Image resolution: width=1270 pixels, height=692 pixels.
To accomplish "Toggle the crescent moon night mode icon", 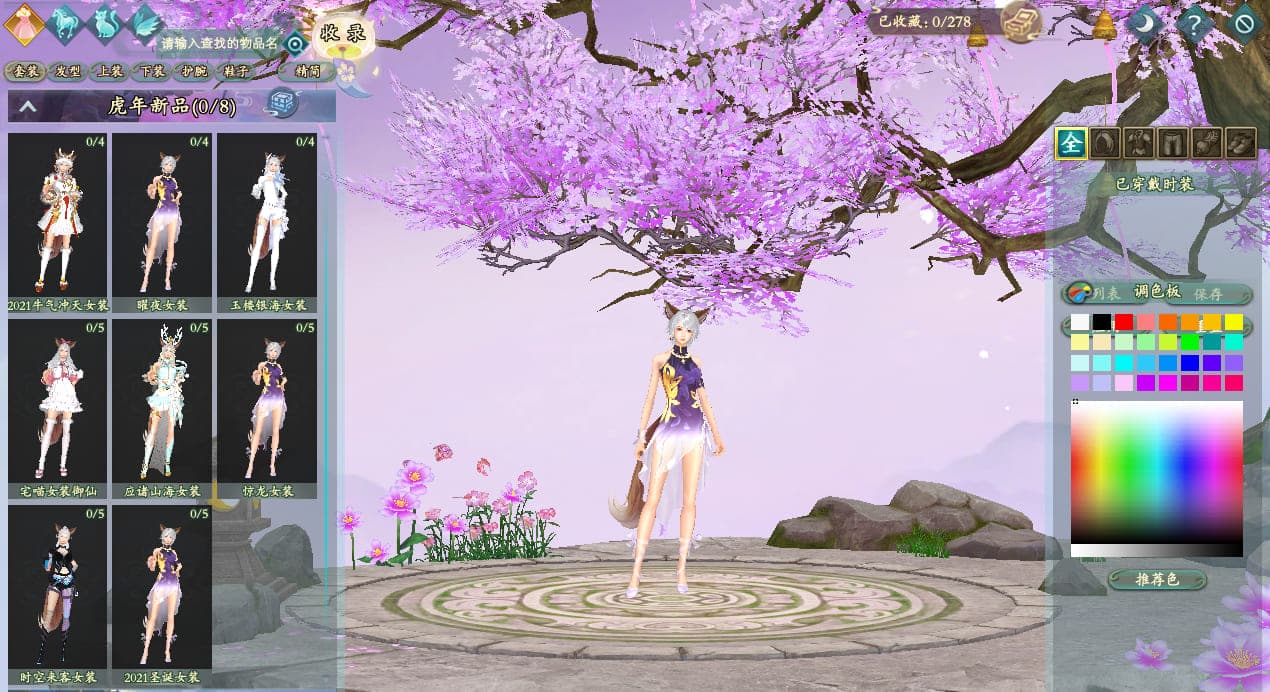I will point(1145,23).
